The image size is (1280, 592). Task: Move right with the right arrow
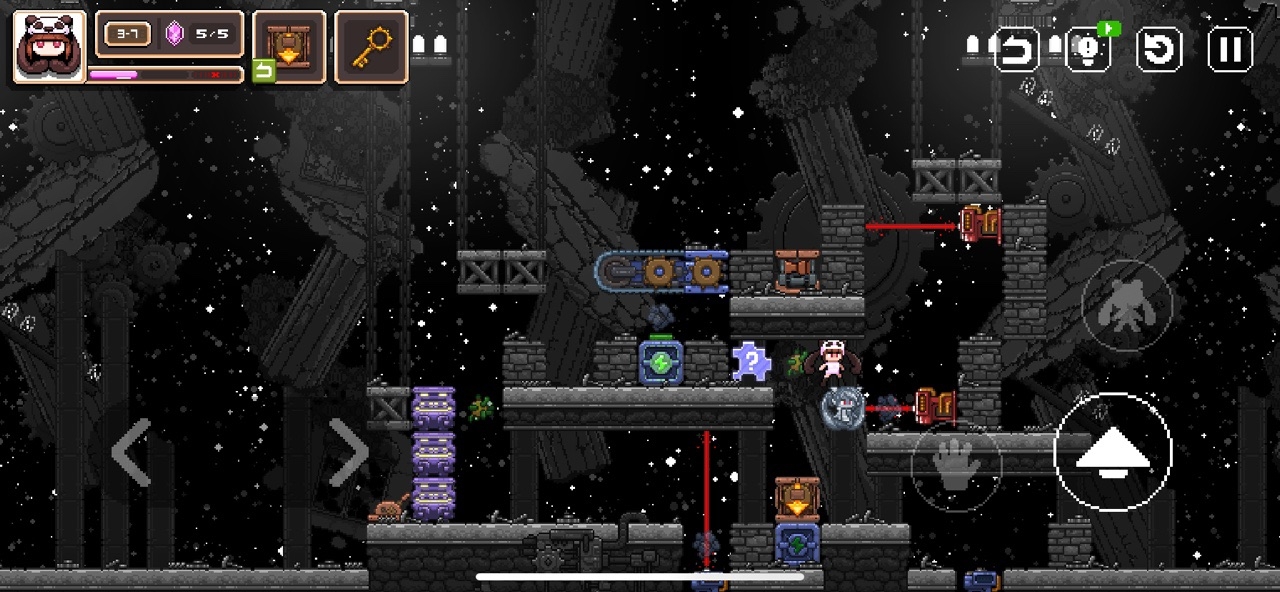click(348, 453)
